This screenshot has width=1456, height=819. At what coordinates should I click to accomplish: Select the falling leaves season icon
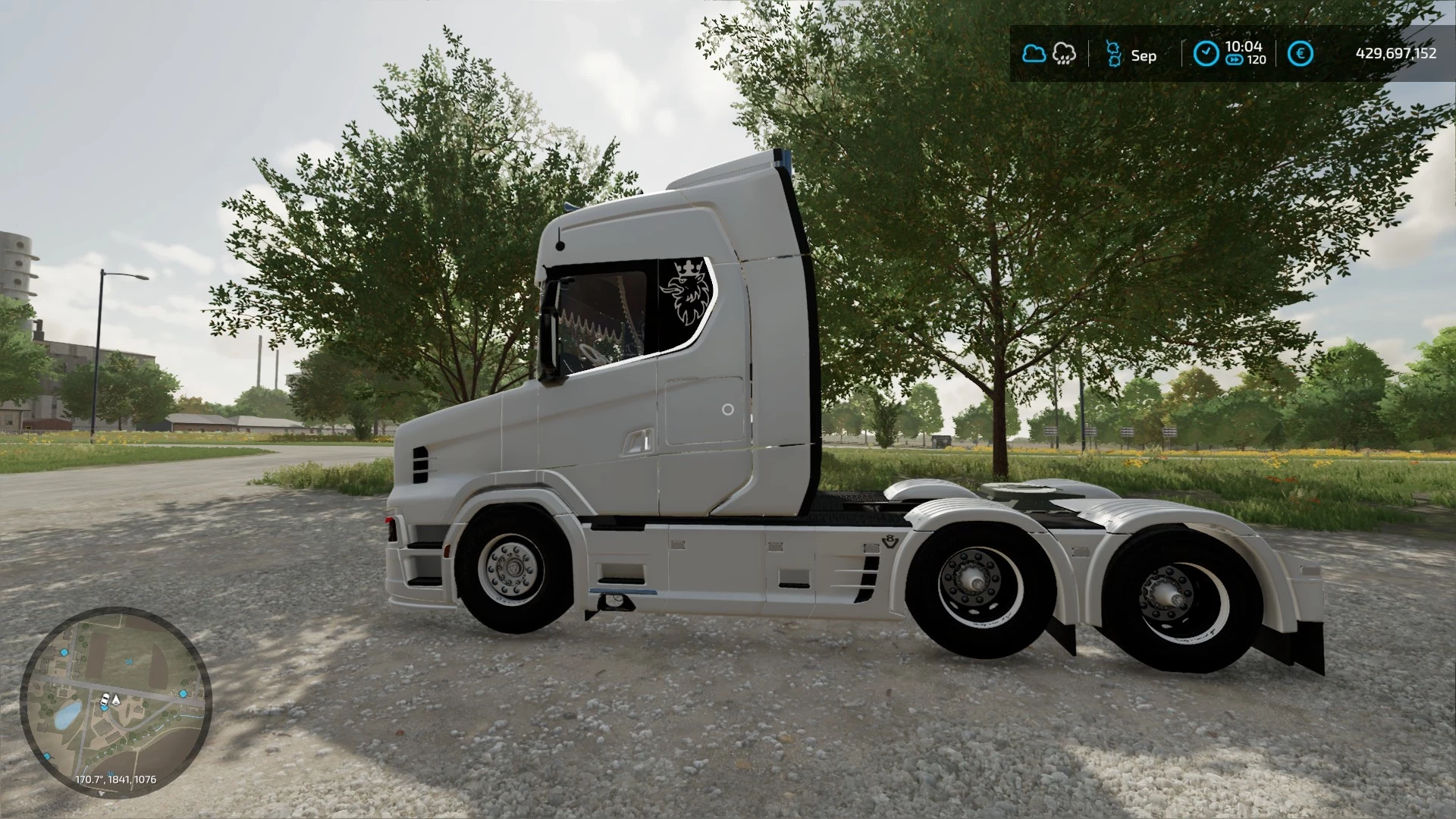click(x=1113, y=52)
